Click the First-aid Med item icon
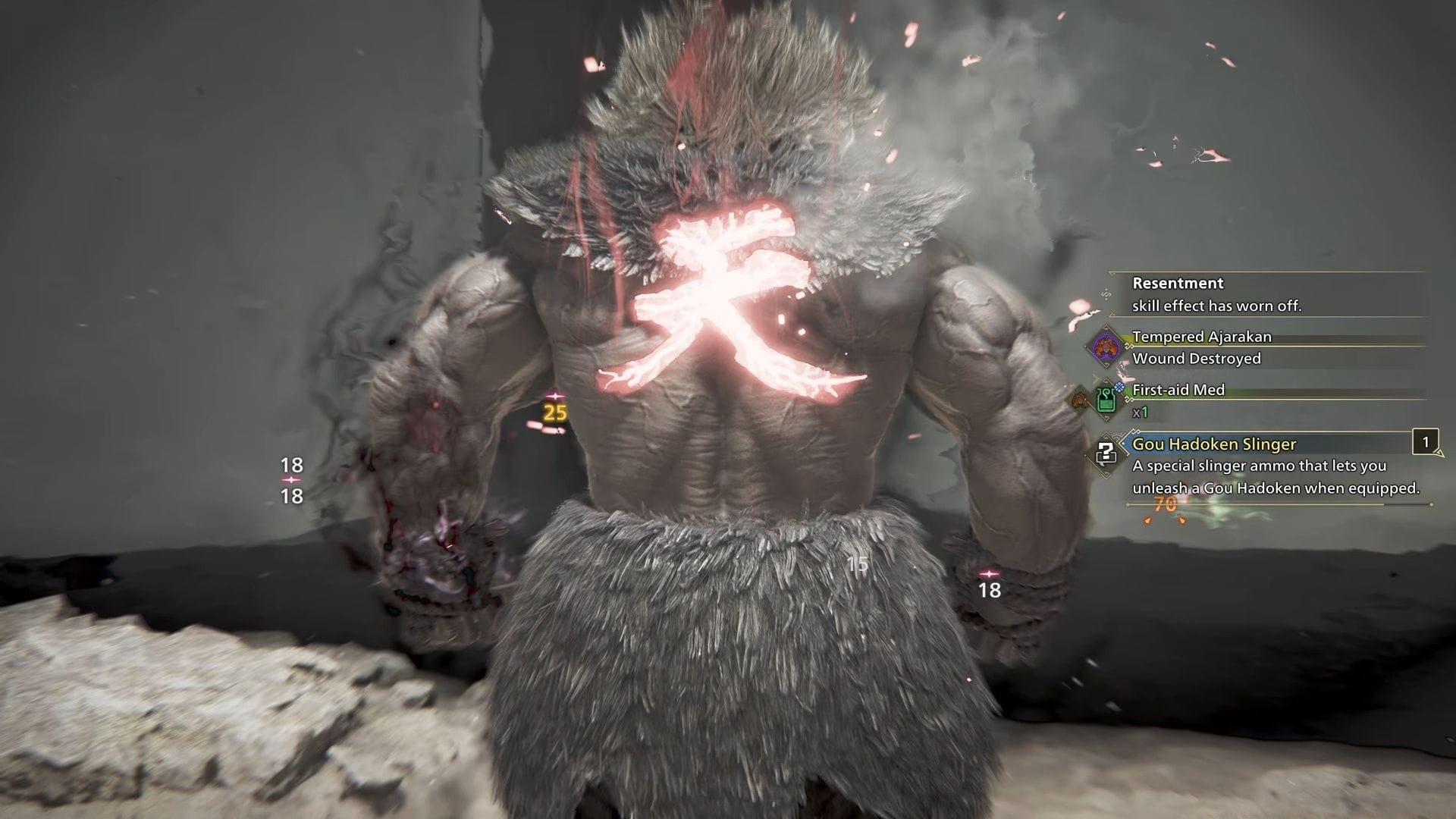Viewport: 1456px width, 819px height. pos(1106,400)
